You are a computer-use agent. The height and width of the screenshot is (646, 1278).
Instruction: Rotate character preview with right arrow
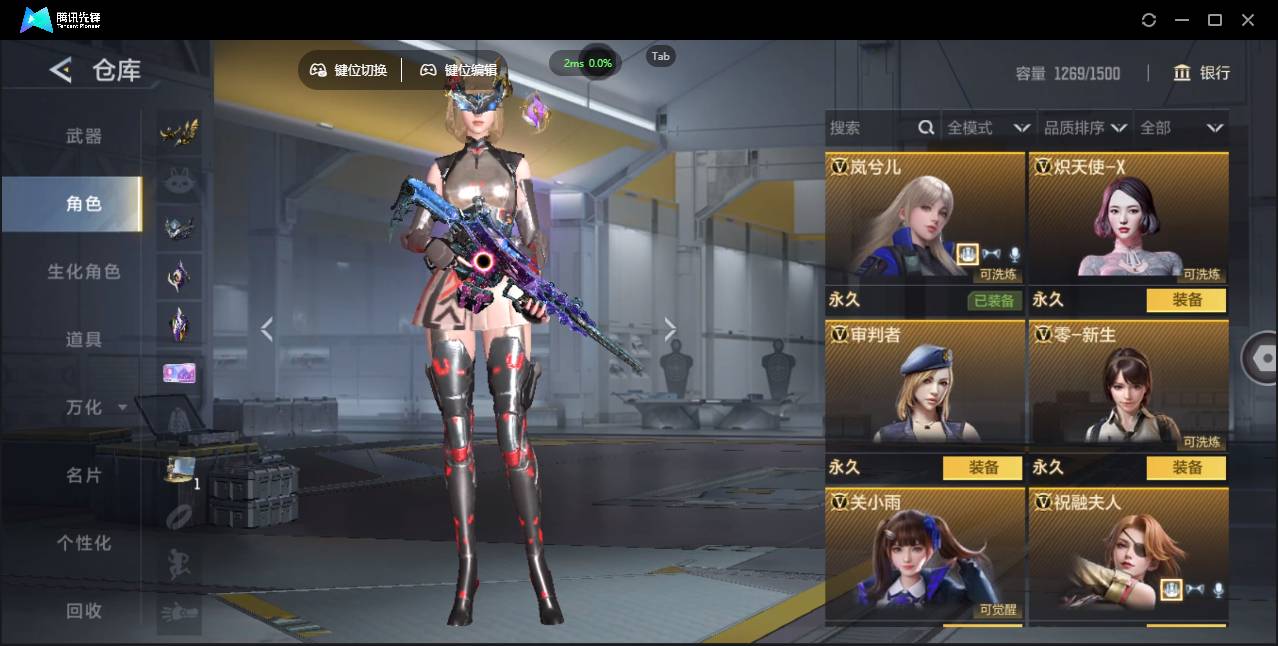pos(670,329)
